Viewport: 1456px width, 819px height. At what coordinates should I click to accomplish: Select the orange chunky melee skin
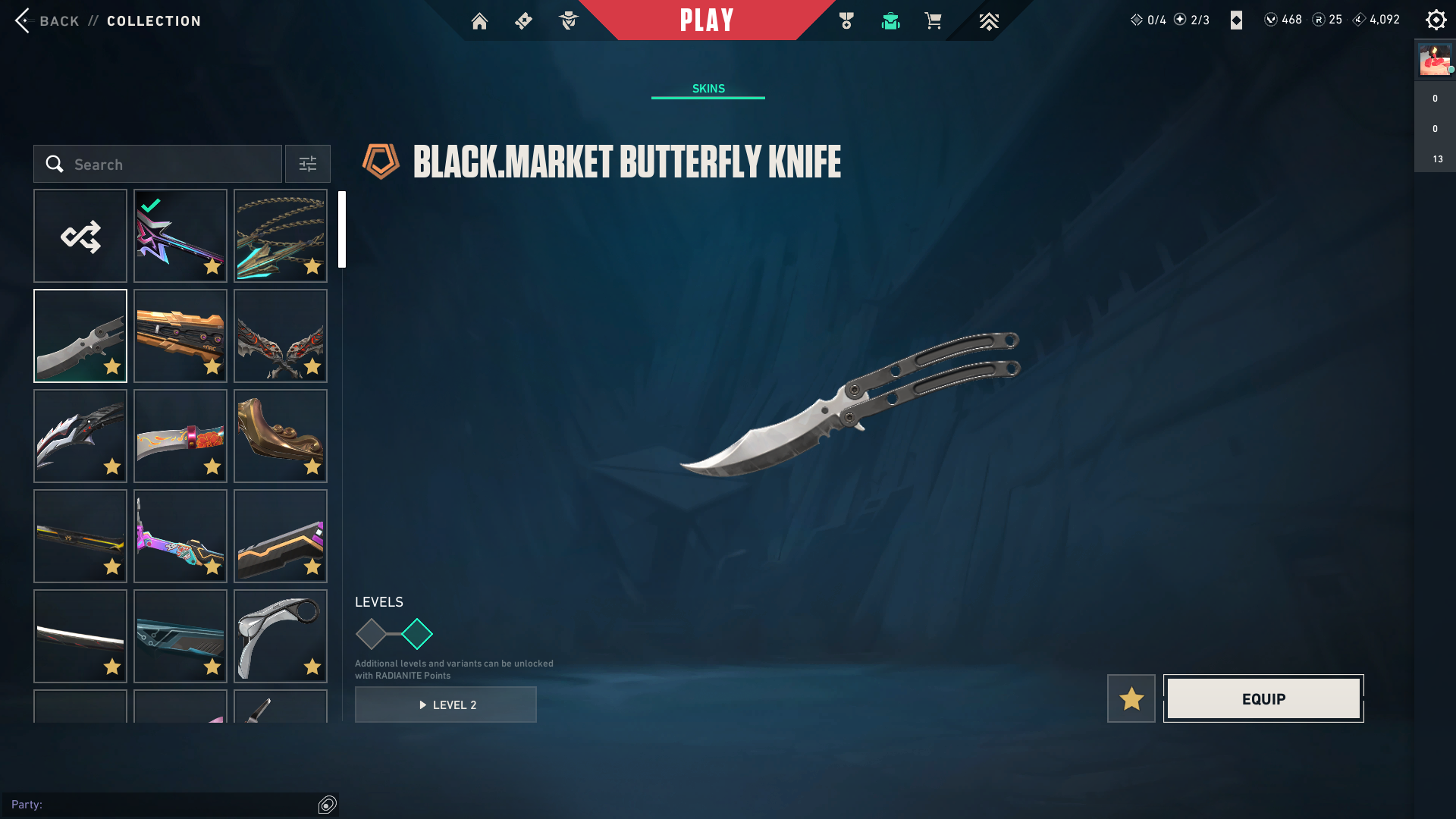tap(180, 336)
